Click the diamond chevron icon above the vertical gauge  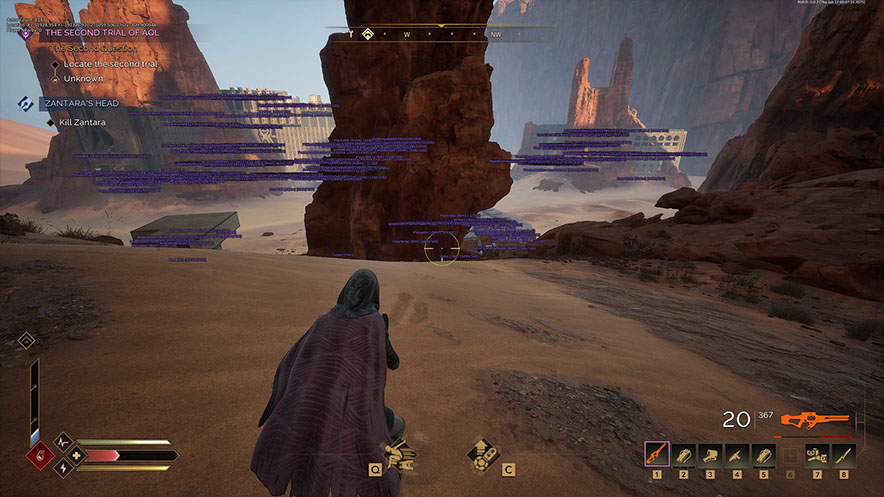point(27,341)
